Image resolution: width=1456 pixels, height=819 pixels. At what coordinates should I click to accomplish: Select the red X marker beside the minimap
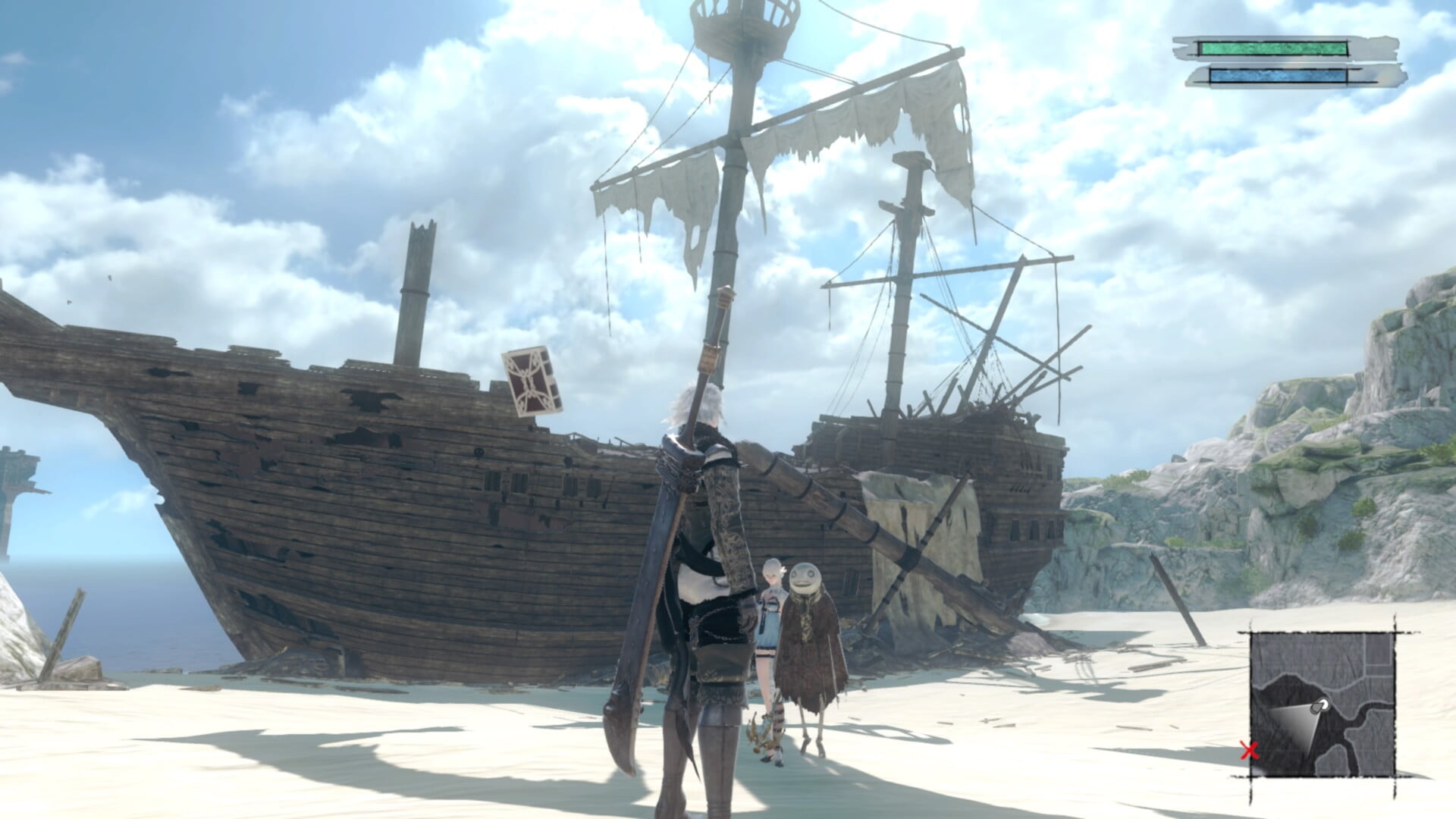[1249, 751]
